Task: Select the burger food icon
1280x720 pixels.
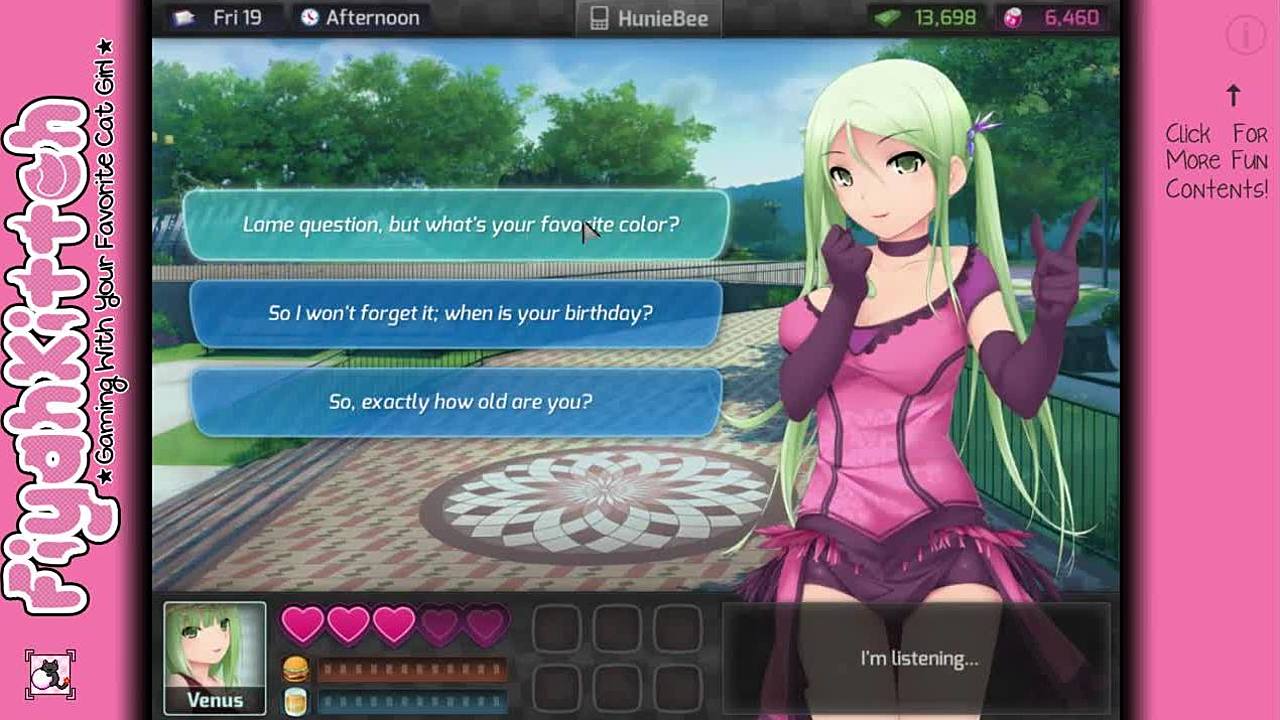Action: click(295, 668)
